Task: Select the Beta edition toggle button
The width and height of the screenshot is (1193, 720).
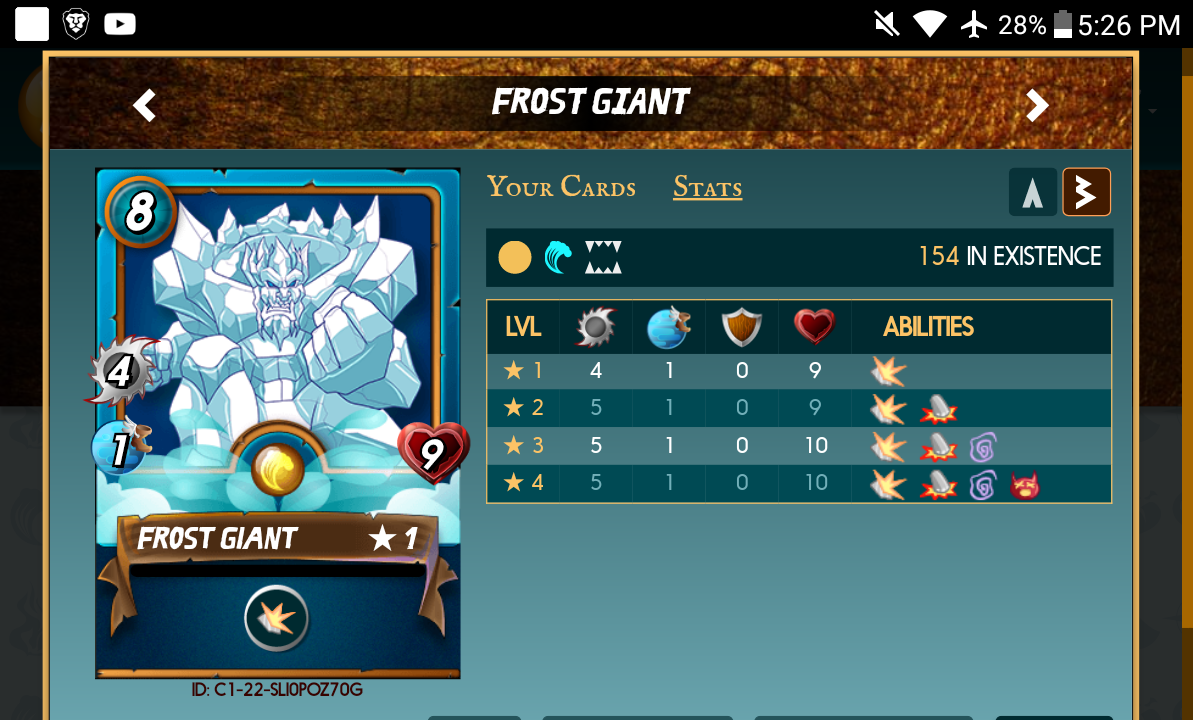Action: pos(1086,192)
